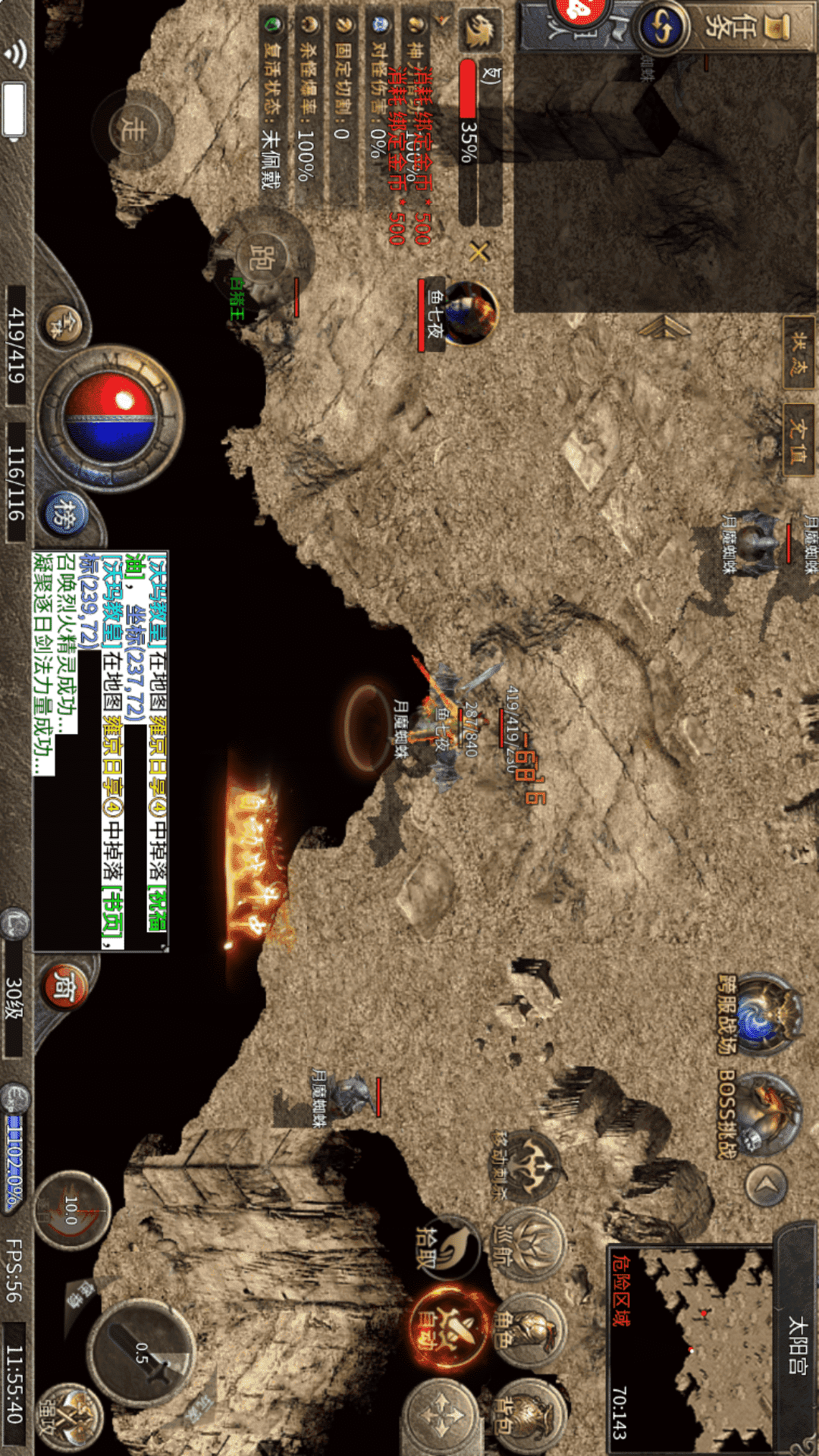Use the sword basic attack button
Screen dimensions: 819x1456
pyautogui.click(x=142, y=1354)
